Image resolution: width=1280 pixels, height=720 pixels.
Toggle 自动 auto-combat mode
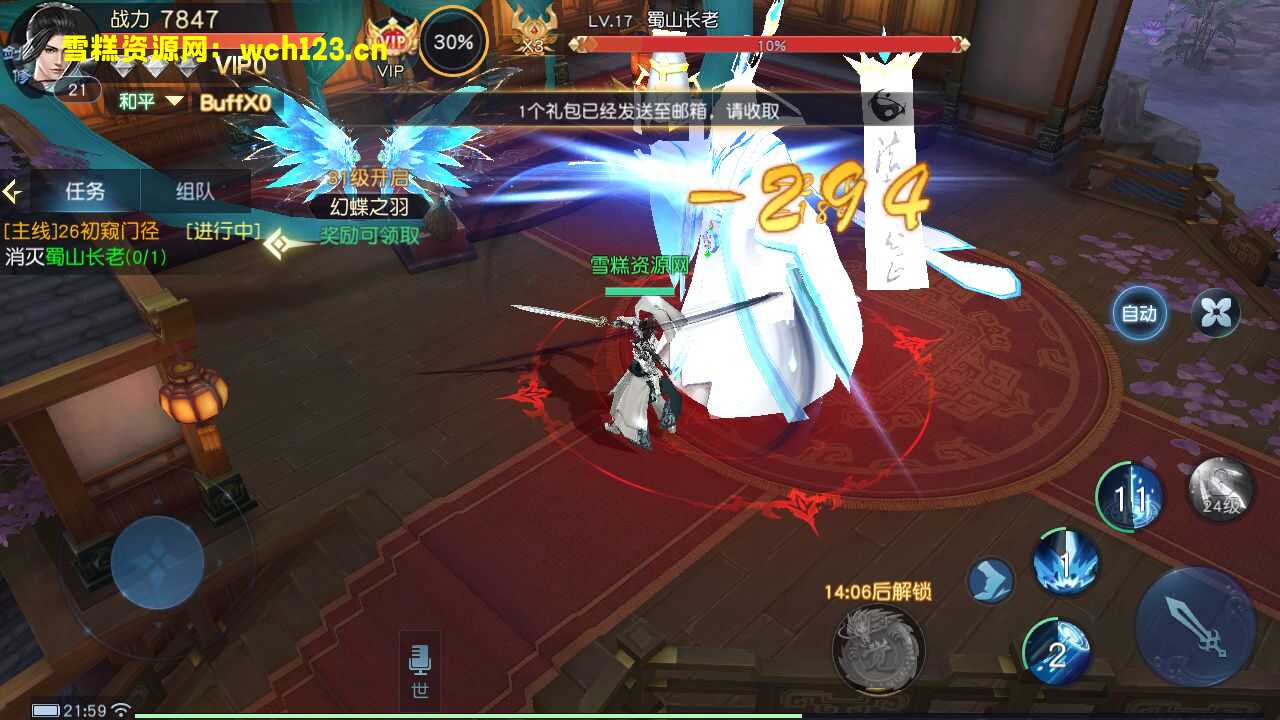click(1139, 314)
